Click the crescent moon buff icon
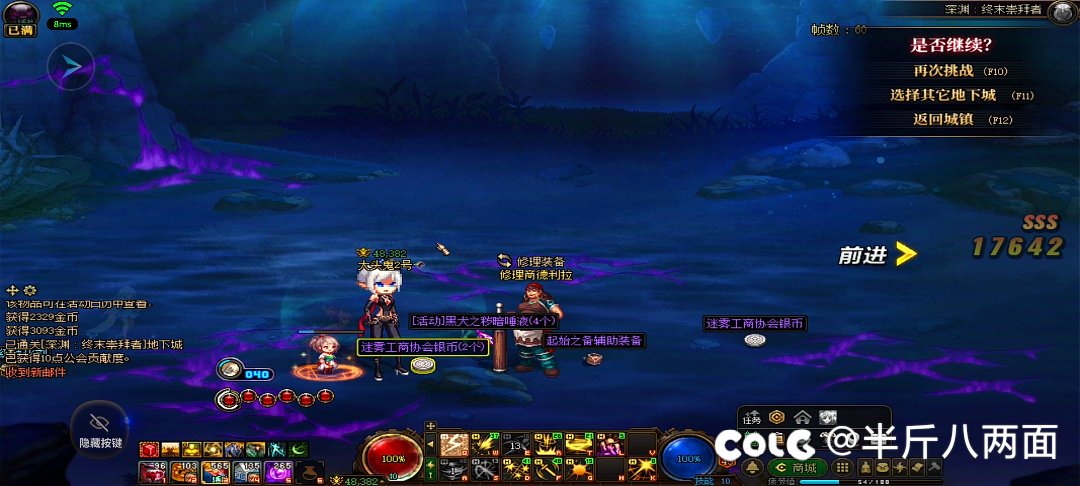The image size is (1080, 486). pyautogui.click(x=298, y=449)
